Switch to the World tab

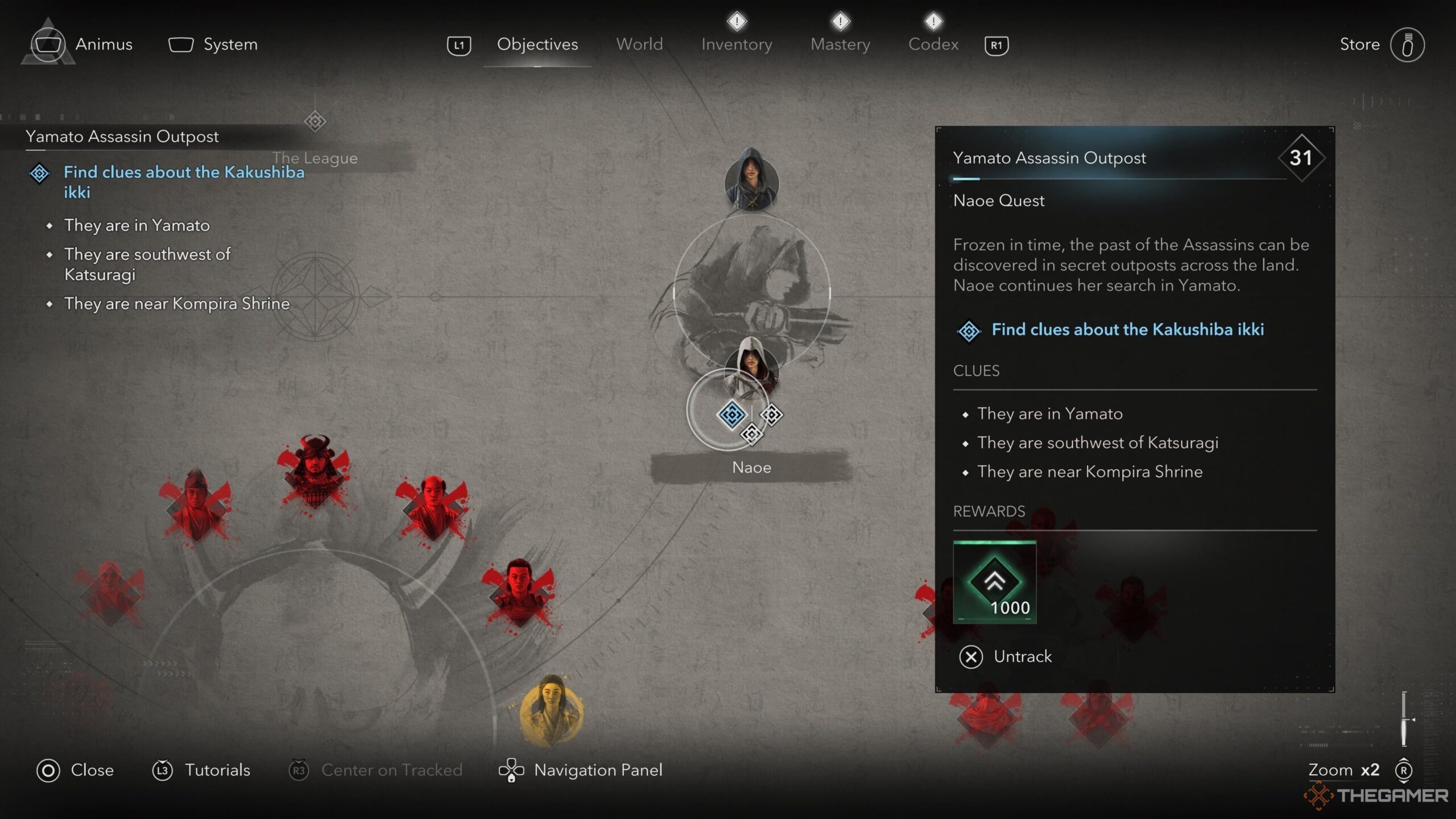pos(639,44)
